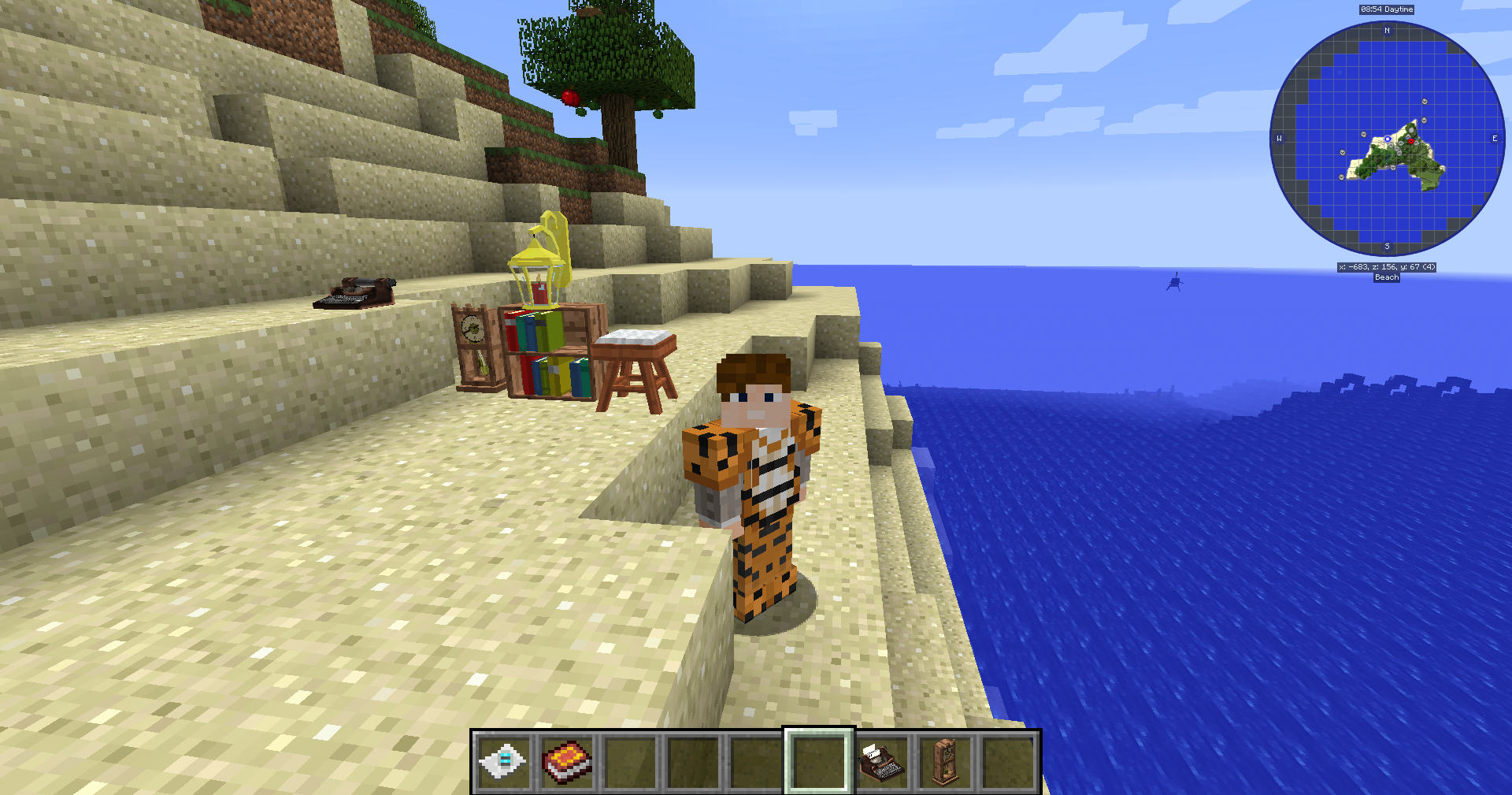This screenshot has height=795, width=1512.
Task: Open the circular minimap
Action: (1387, 139)
